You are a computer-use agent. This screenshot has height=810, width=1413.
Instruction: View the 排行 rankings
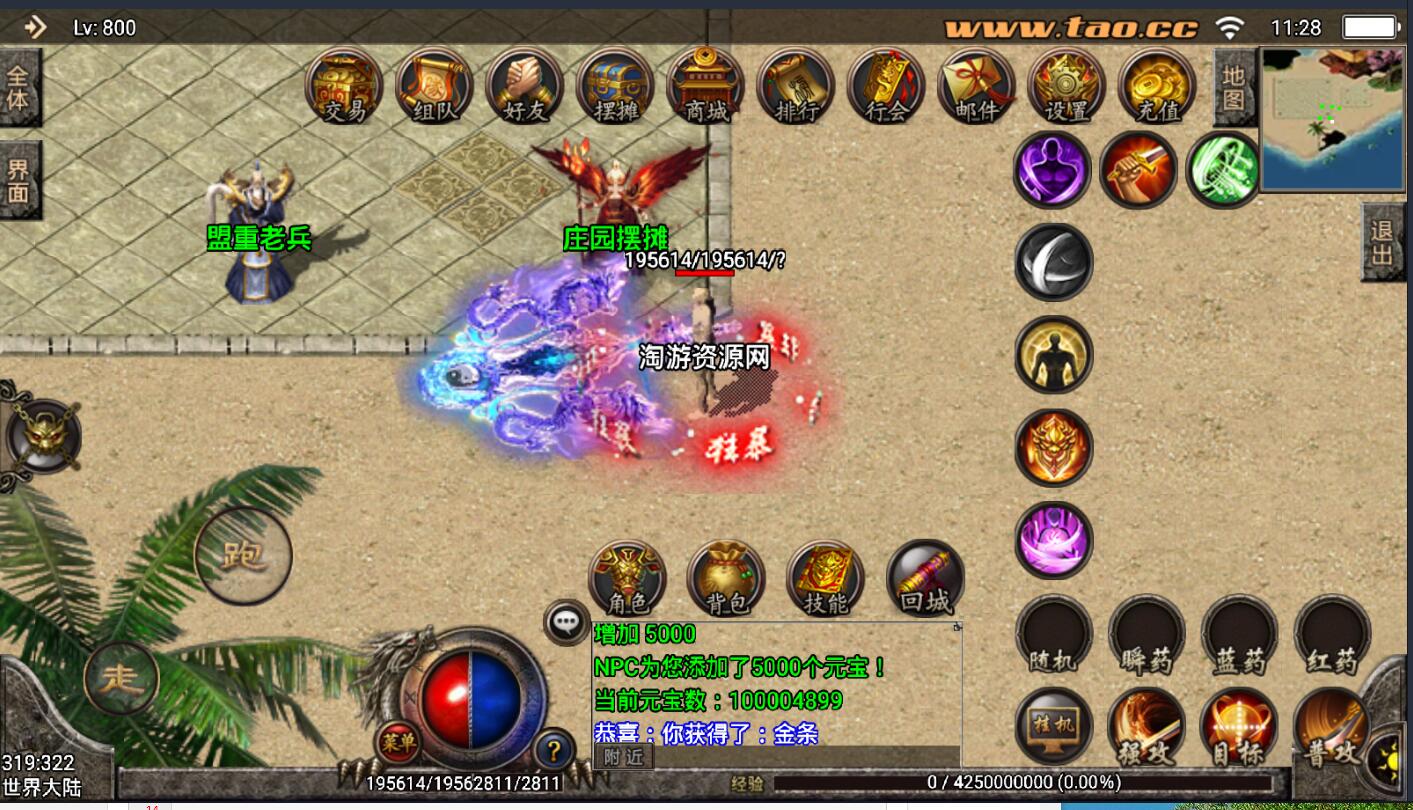tap(796, 86)
